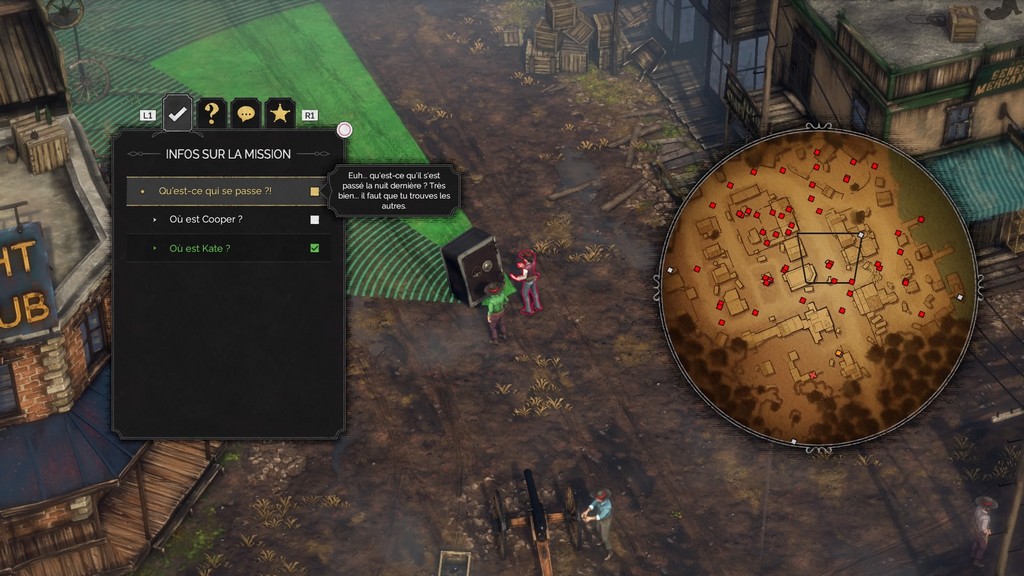
Task: Select the "Où est Cooper ?" objective
Action: (x=205, y=219)
